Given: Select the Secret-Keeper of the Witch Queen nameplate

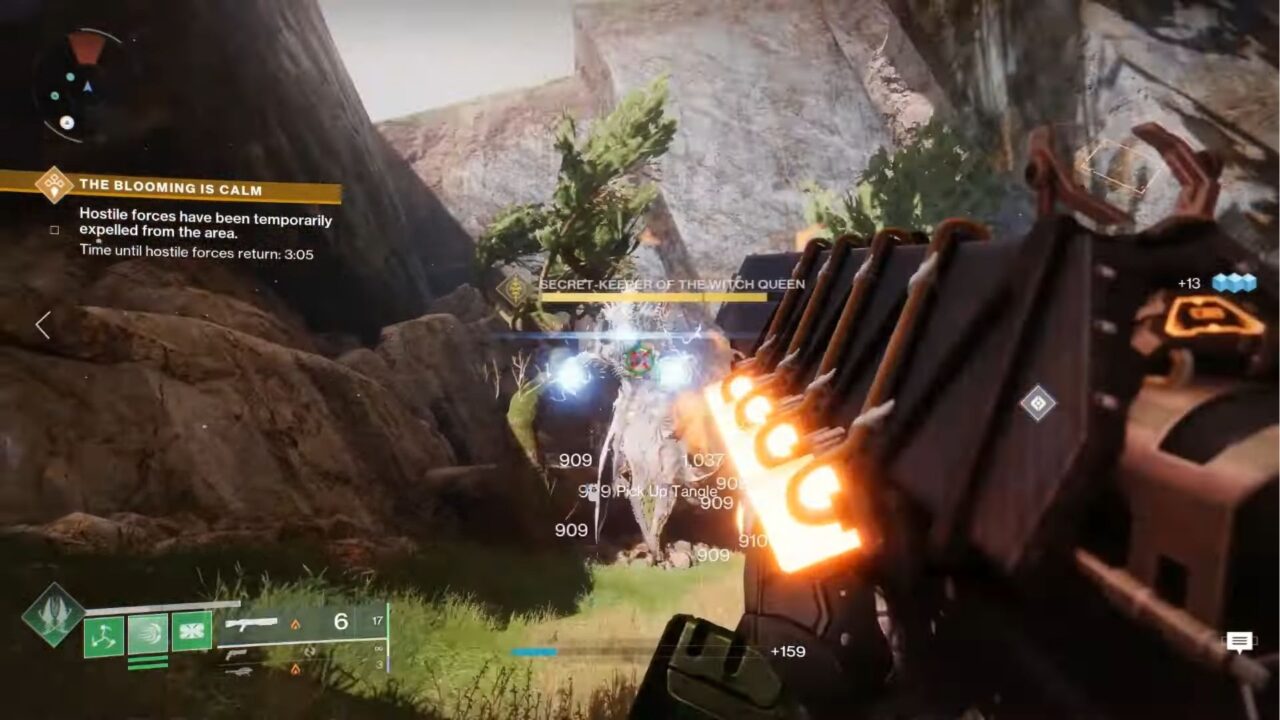Looking at the screenshot, I should click(x=668, y=287).
